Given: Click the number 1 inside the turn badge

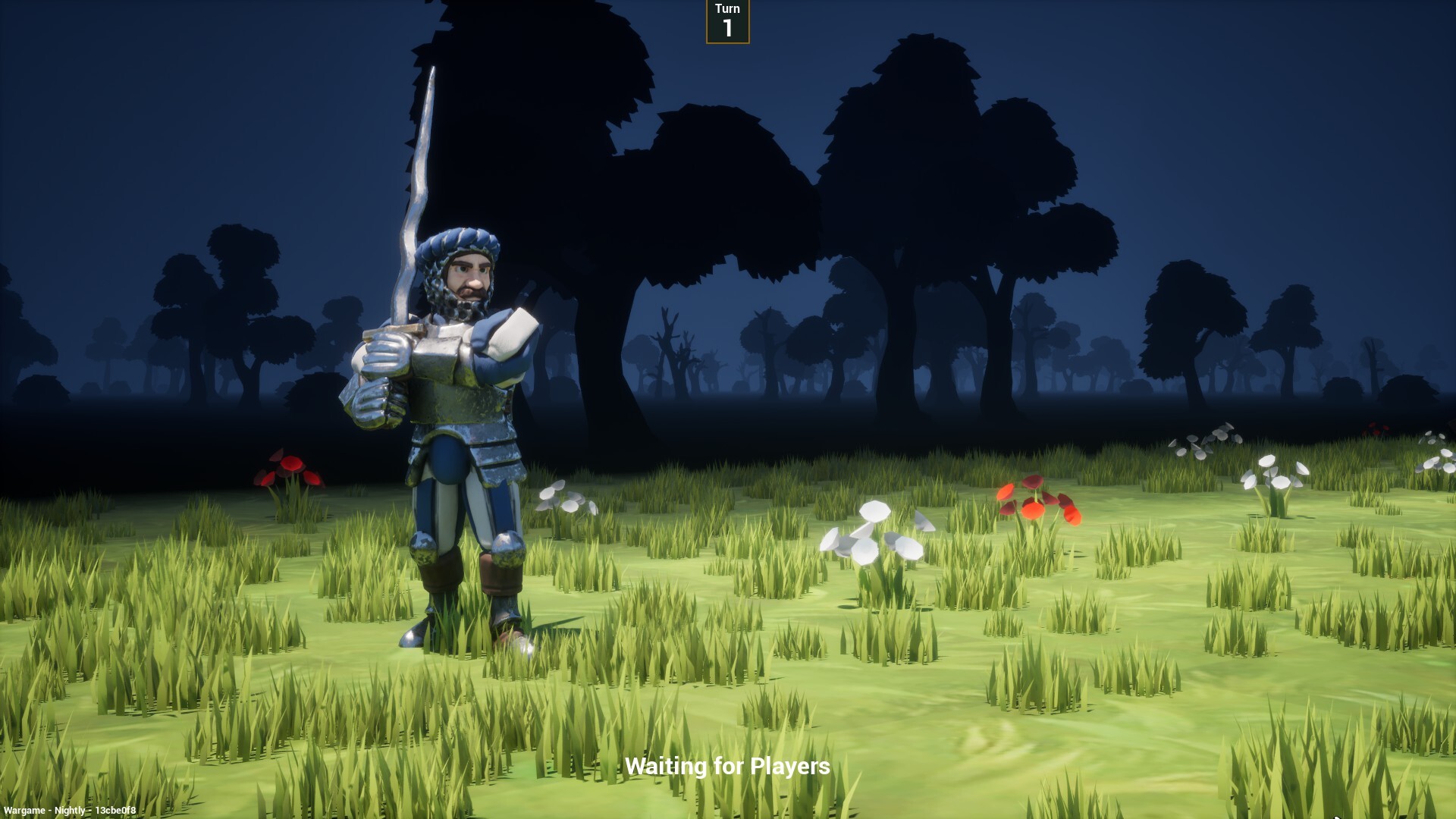Looking at the screenshot, I should tap(726, 28).
